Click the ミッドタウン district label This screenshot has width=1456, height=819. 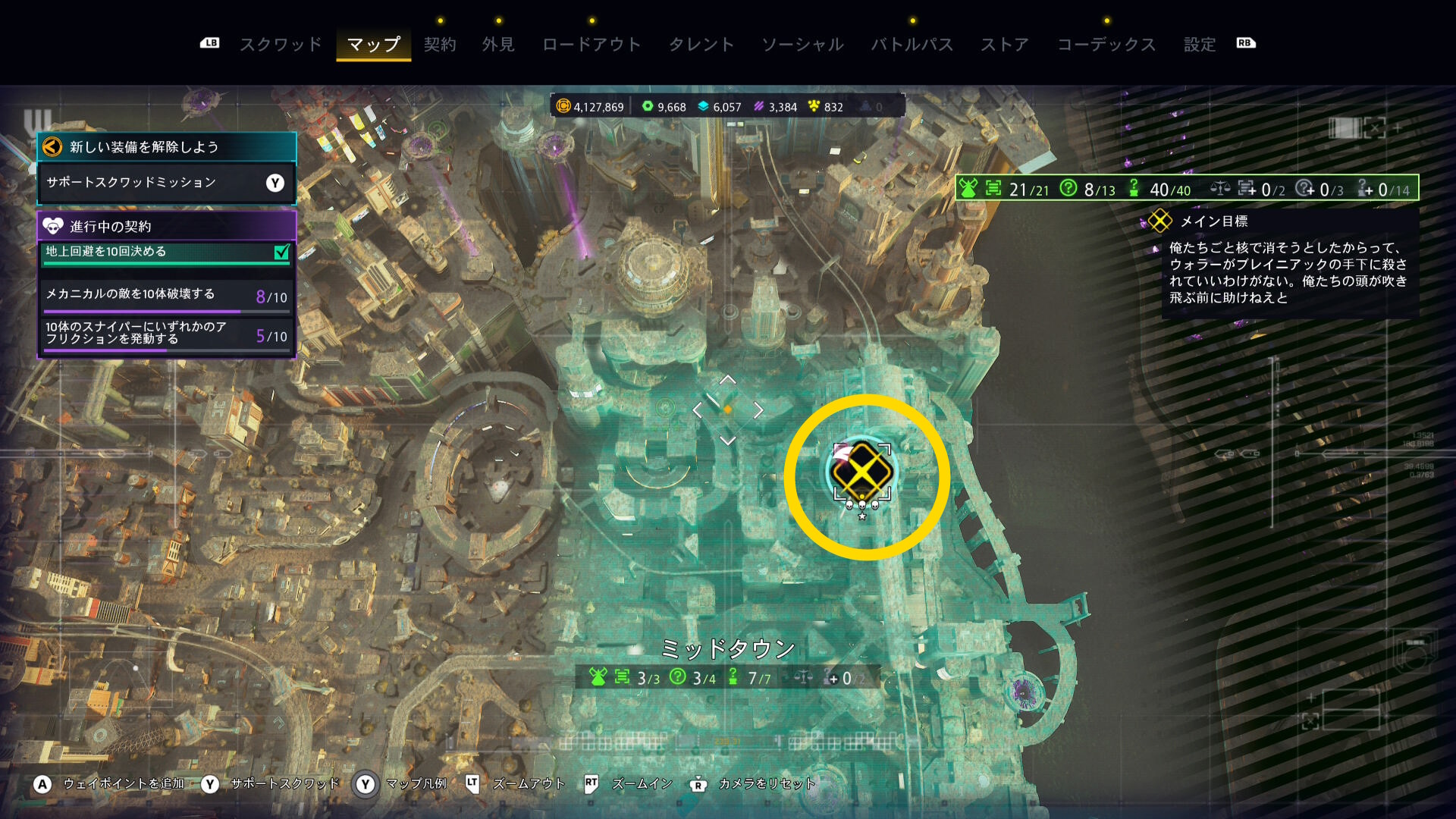point(727,648)
